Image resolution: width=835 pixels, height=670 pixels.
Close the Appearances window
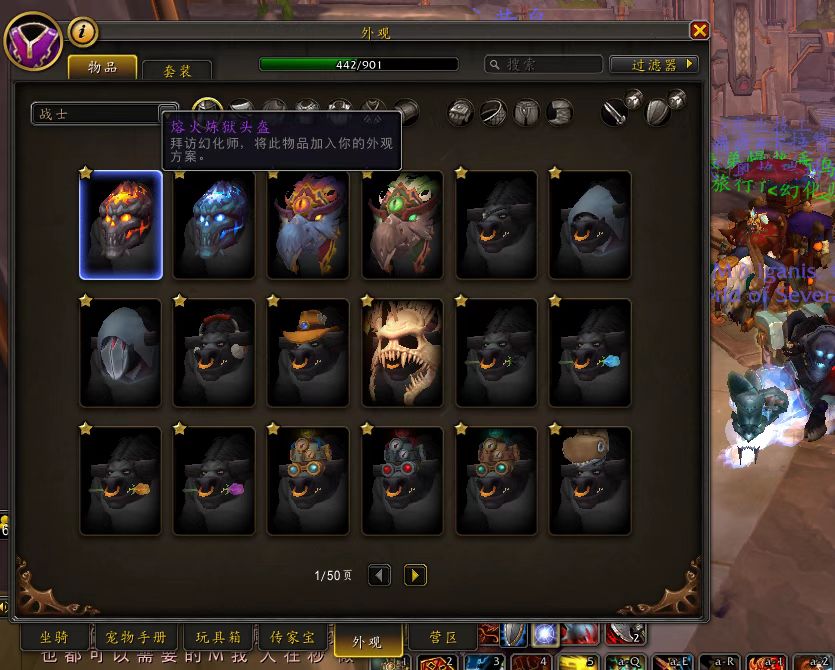coord(699,31)
